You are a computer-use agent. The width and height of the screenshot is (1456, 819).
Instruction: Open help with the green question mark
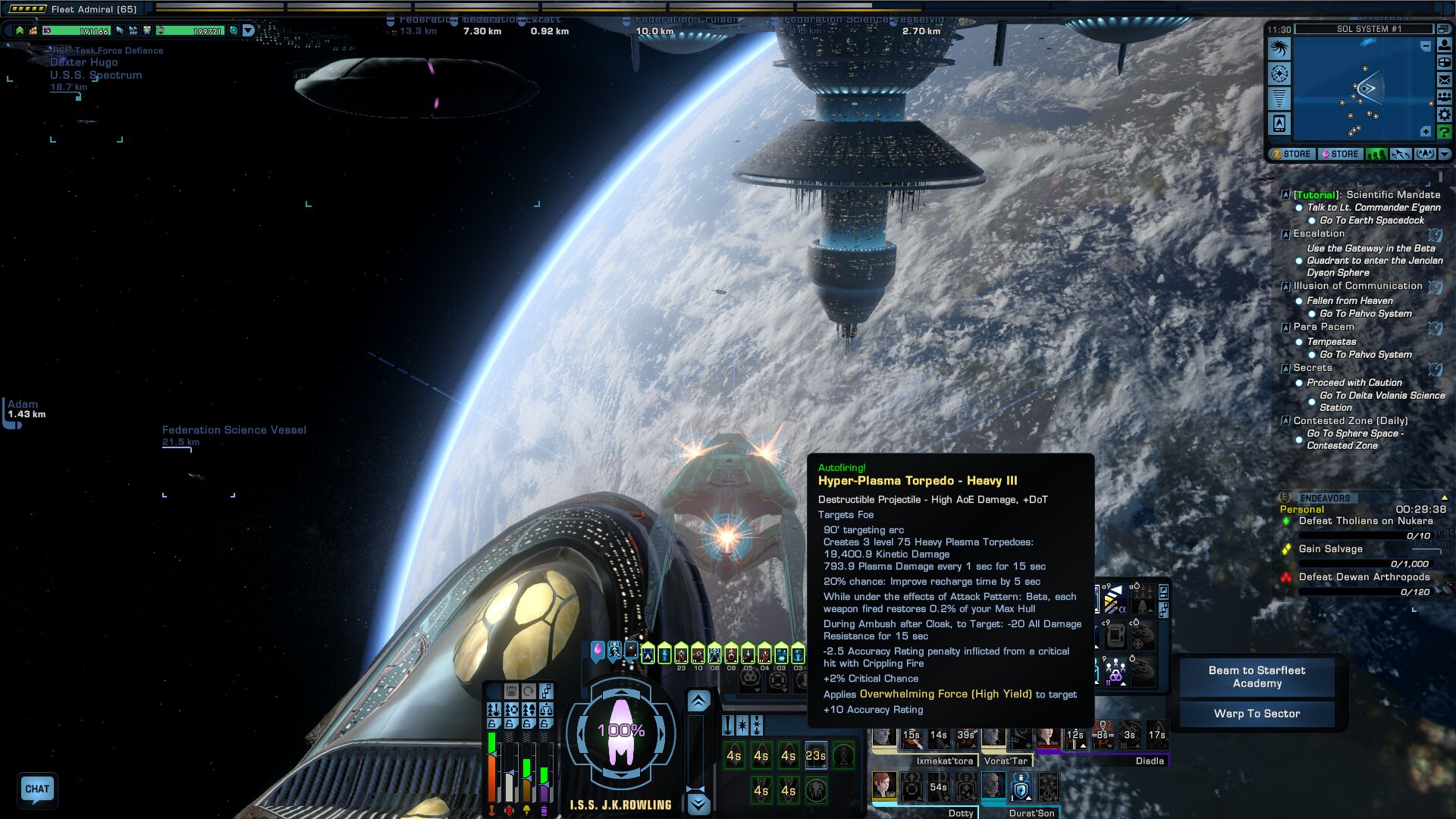[x=1445, y=132]
